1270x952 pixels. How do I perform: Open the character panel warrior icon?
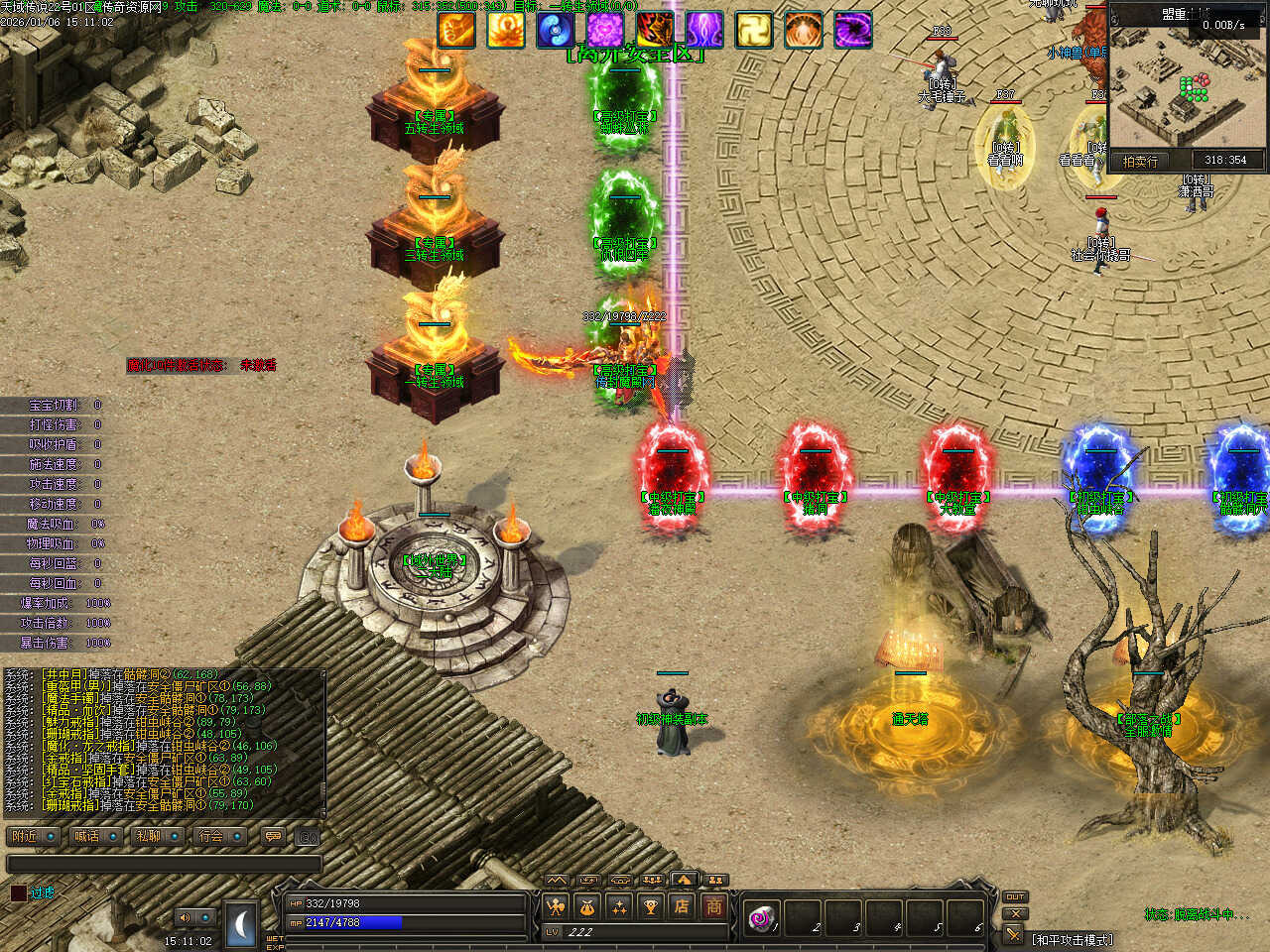[x=556, y=905]
